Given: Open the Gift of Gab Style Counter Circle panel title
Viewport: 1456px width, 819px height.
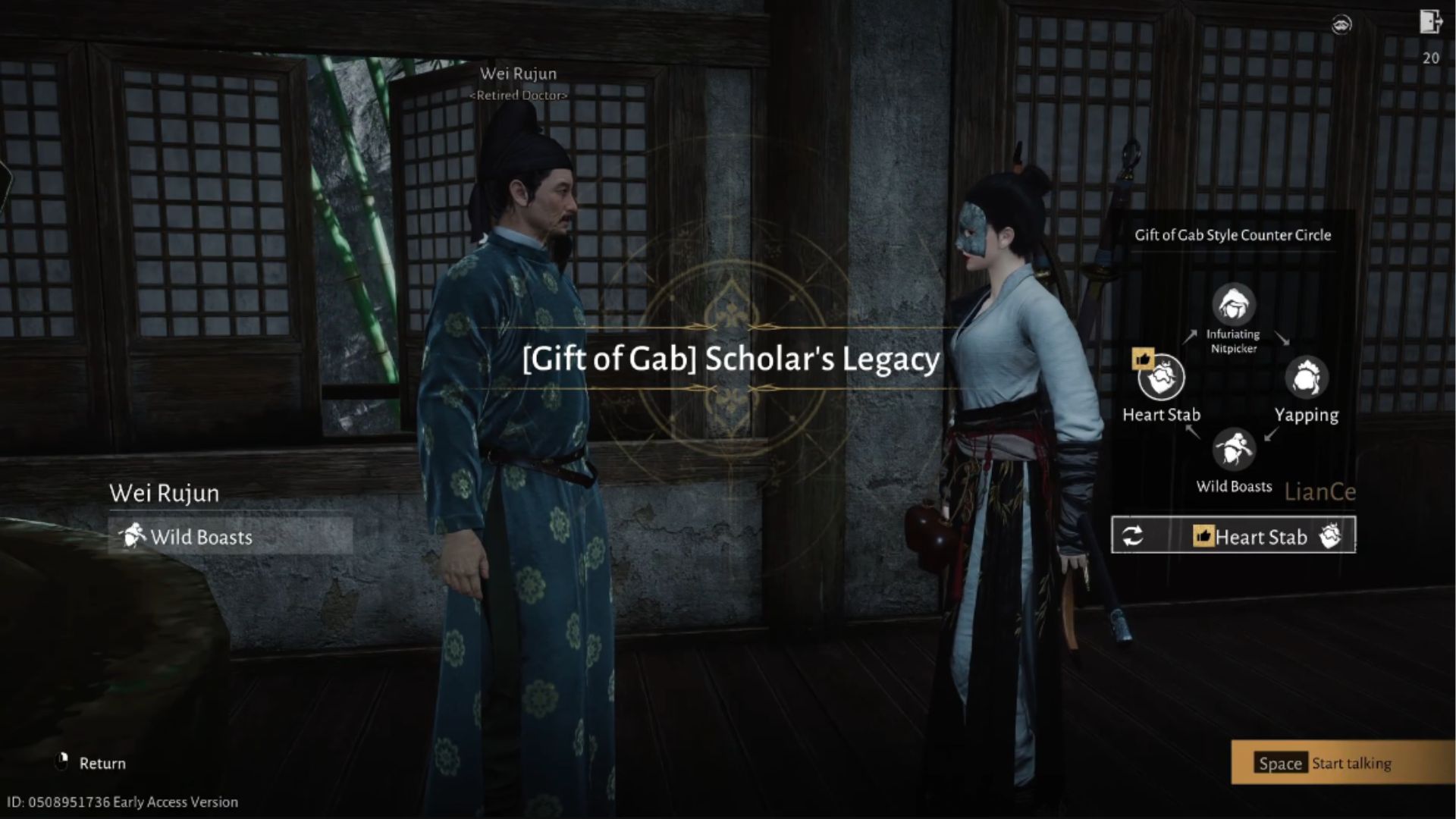Looking at the screenshot, I should coord(1232,235).
